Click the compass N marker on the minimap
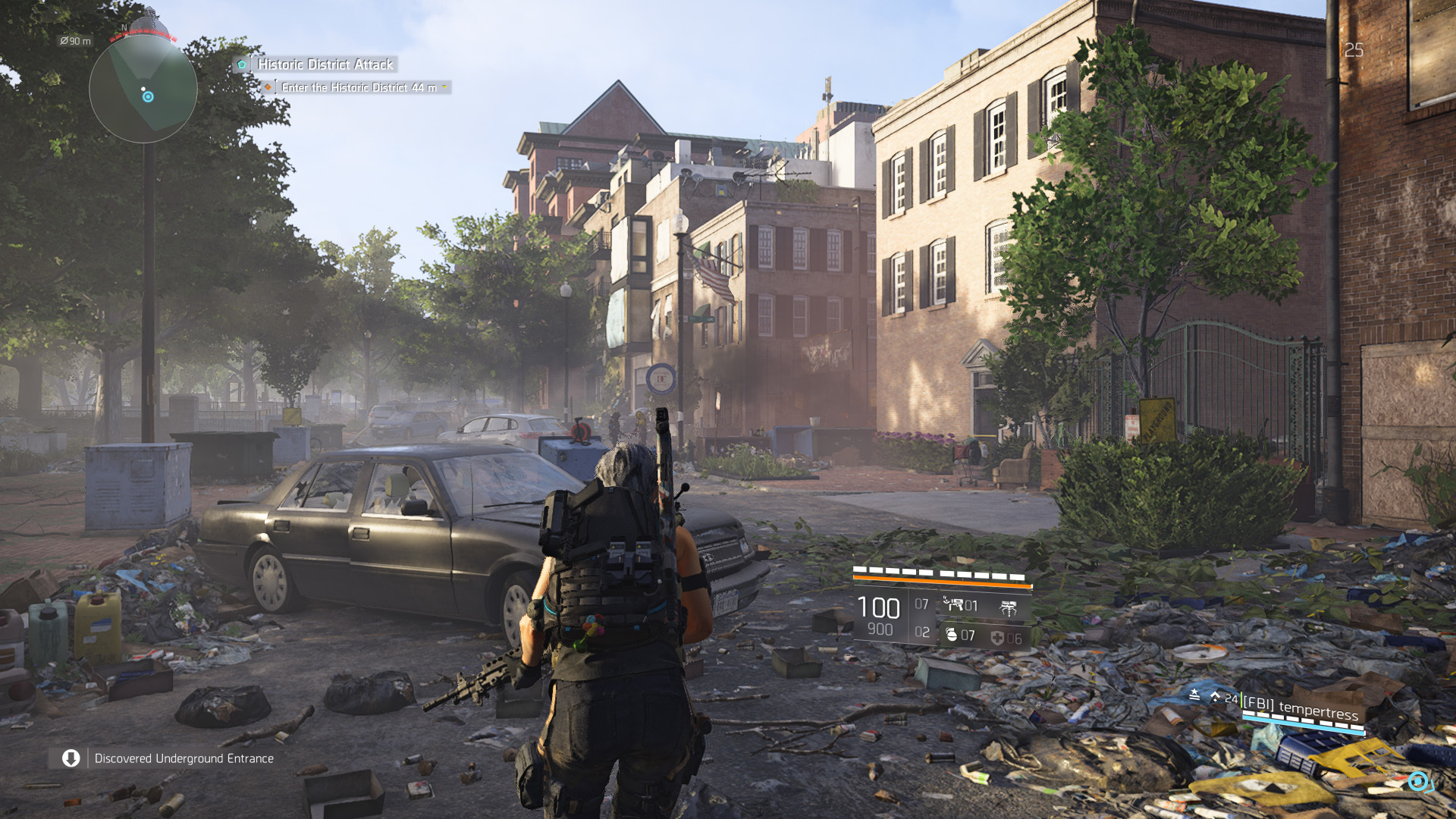The image size is (1456, 819). 124,25
